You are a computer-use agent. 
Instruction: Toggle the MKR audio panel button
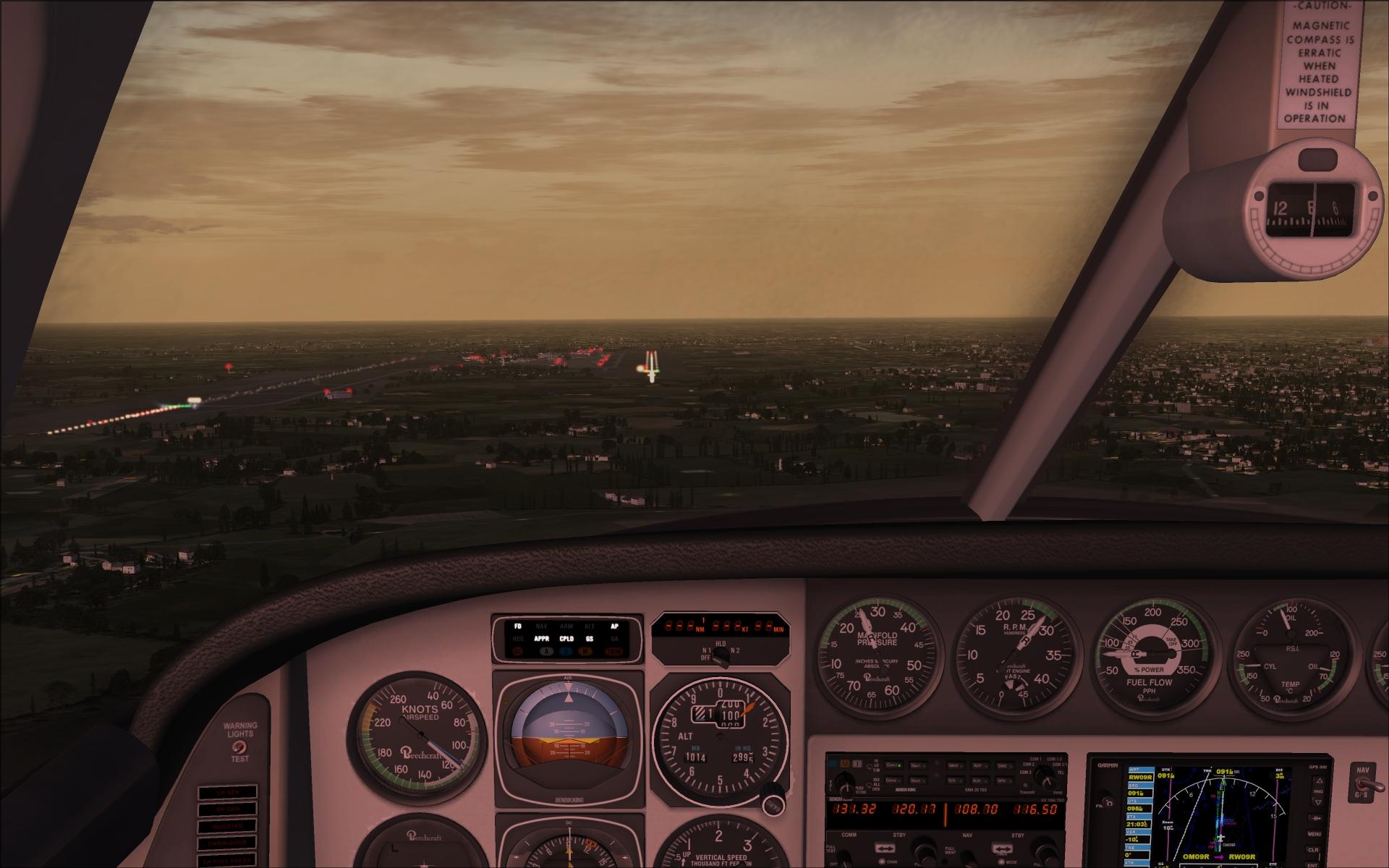point(955,765)
